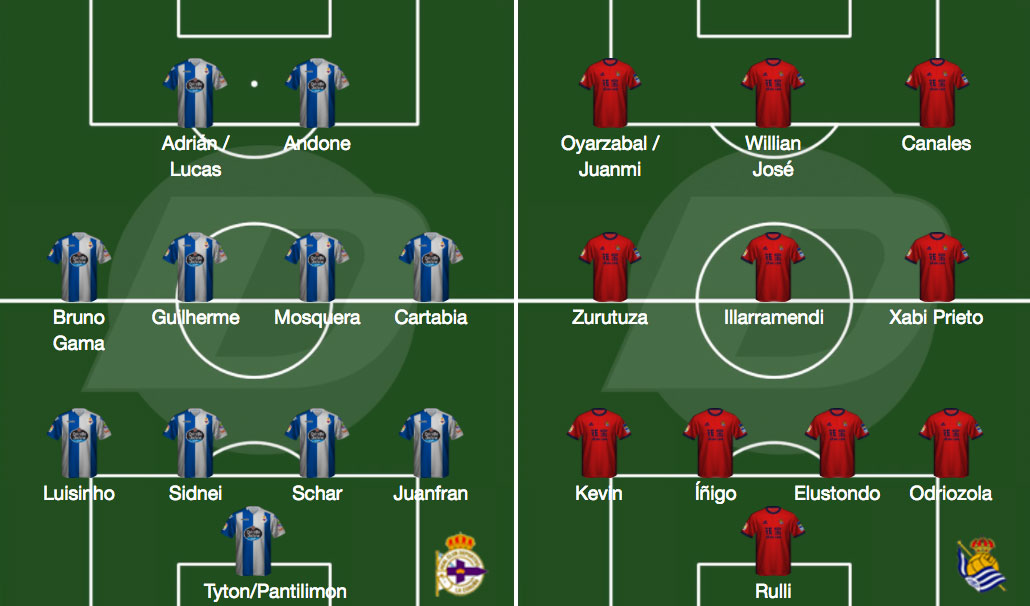Click the Real Sociedad crest
This screenshot has width=1030, height=606.
pyautogui.click(x=981, y=570)
